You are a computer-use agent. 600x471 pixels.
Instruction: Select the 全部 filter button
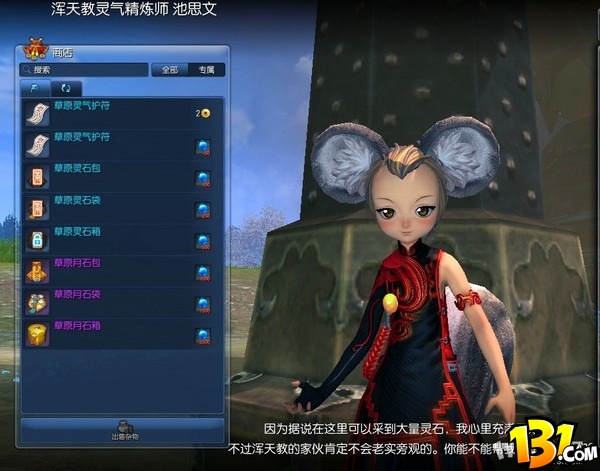(170, 71)
